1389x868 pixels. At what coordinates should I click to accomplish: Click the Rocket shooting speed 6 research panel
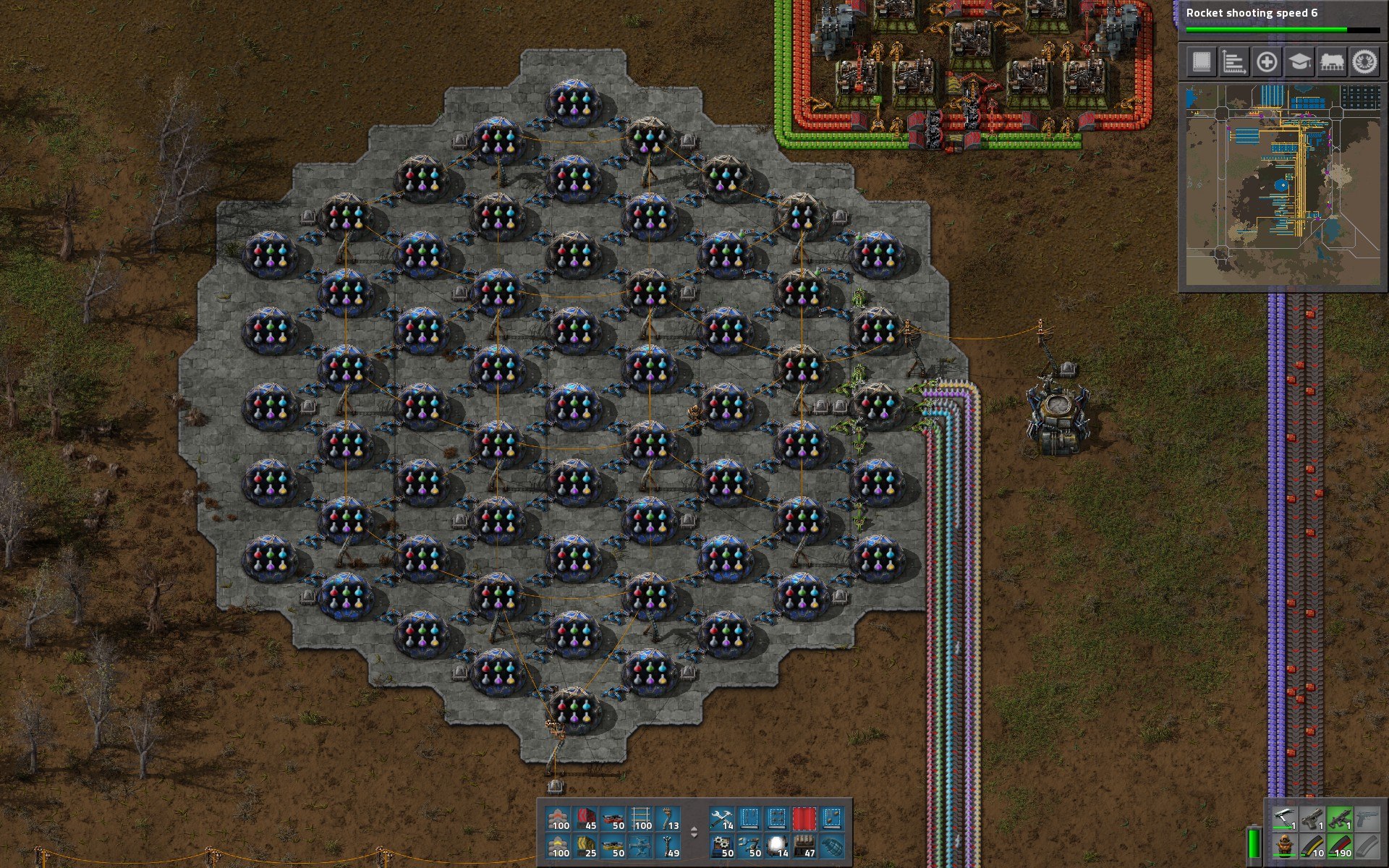click(x=1282, y=18)
